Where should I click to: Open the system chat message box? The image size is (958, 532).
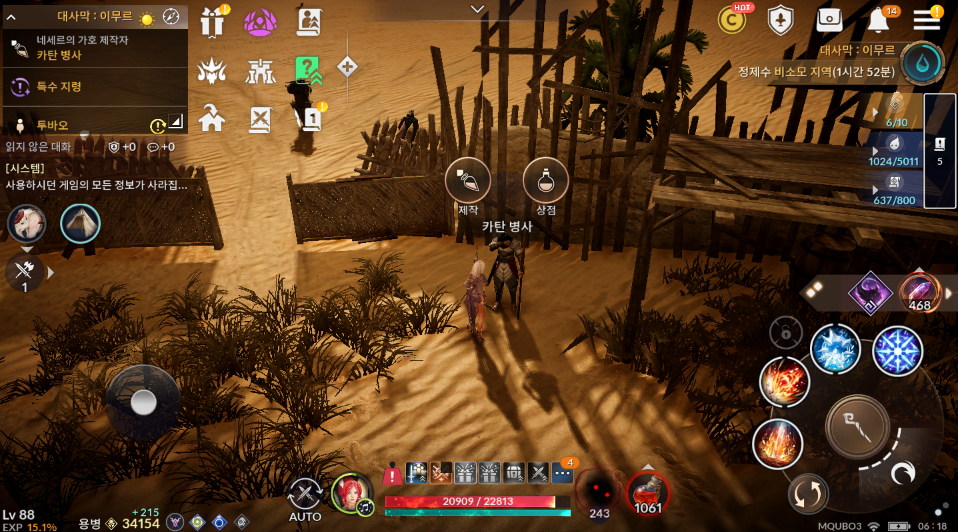pos(95,177)
